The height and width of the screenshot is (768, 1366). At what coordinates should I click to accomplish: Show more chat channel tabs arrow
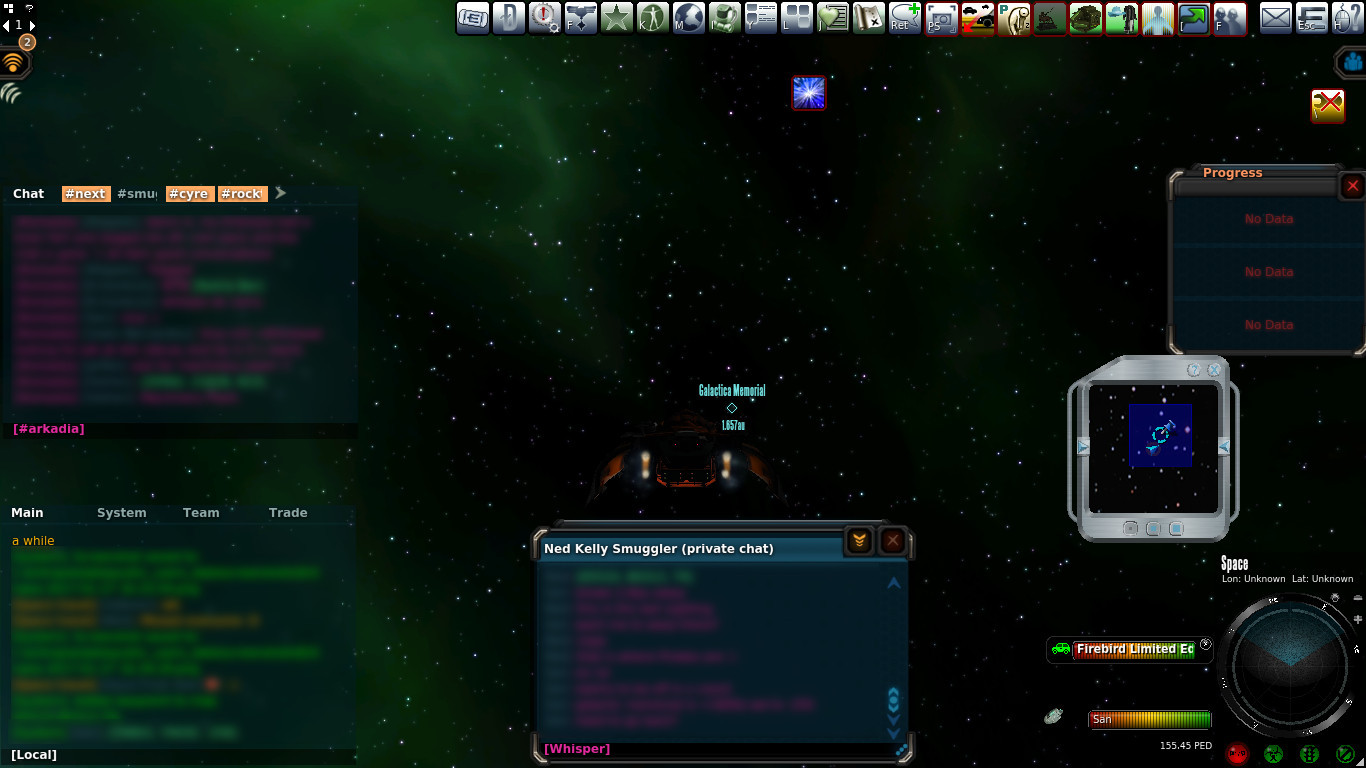coord(281,193)
